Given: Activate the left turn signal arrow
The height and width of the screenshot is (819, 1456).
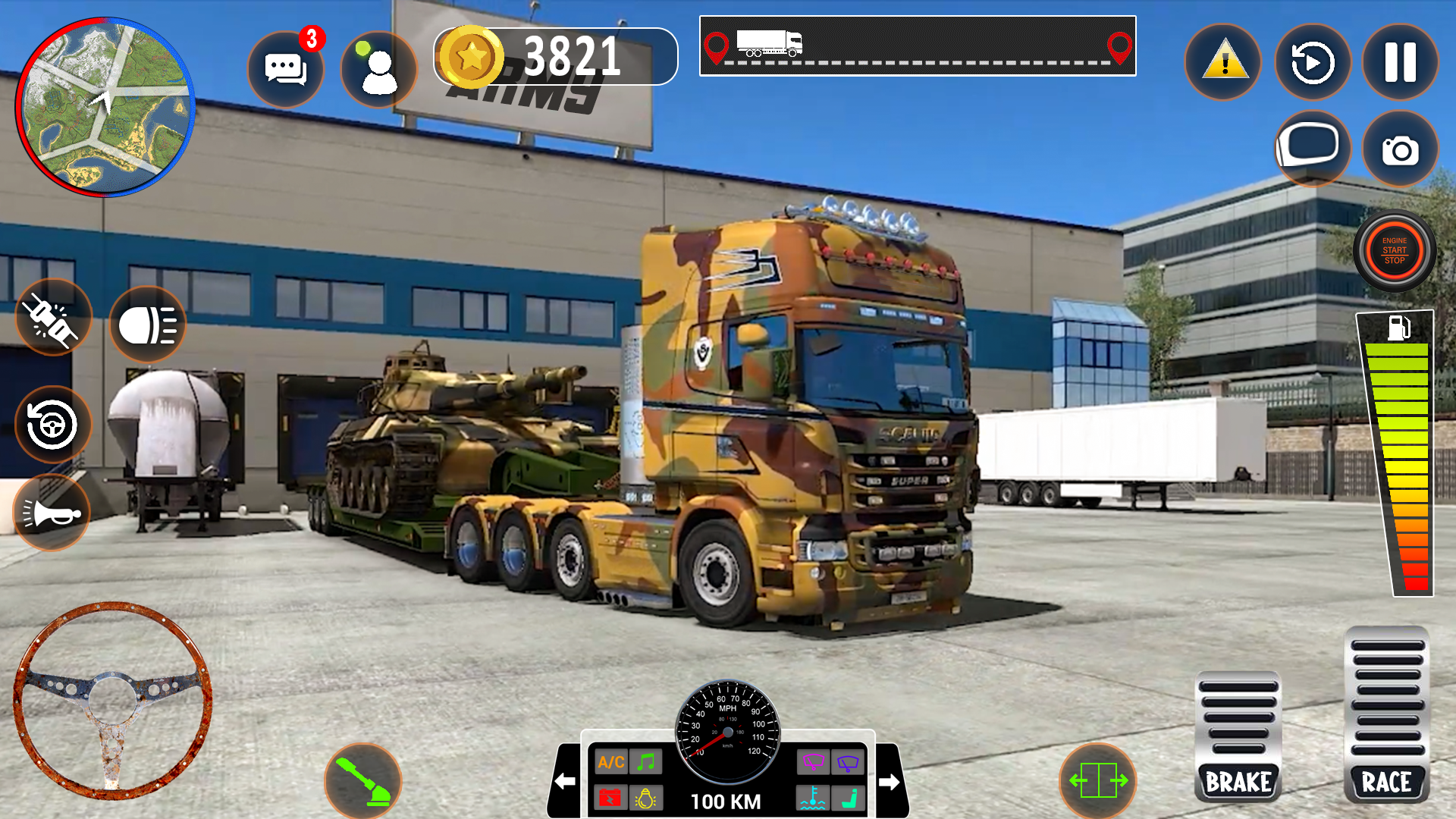Looking at the screenshot, I should 565,781.
